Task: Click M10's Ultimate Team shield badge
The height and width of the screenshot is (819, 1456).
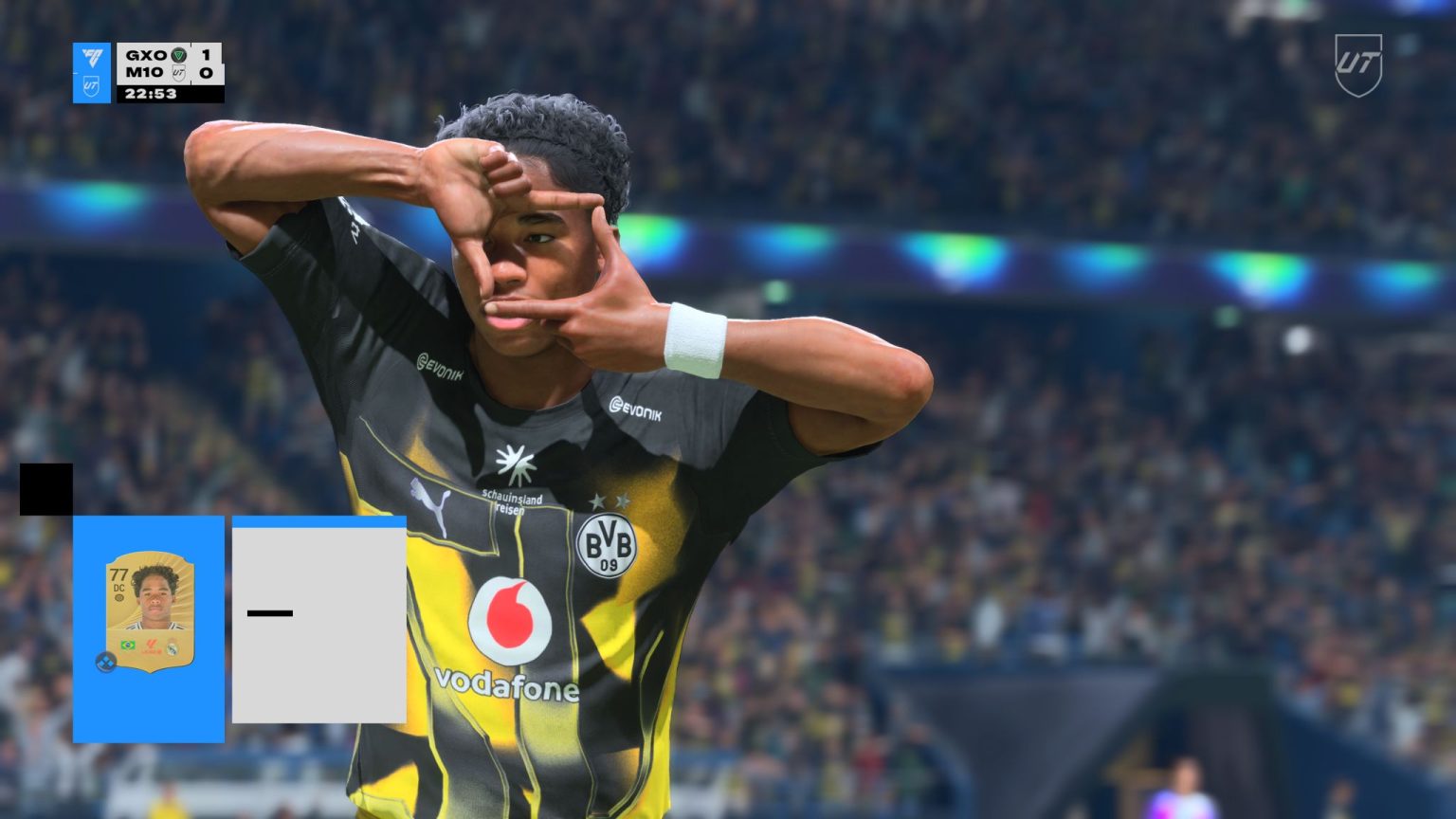Action: click(x=178, y=73)
